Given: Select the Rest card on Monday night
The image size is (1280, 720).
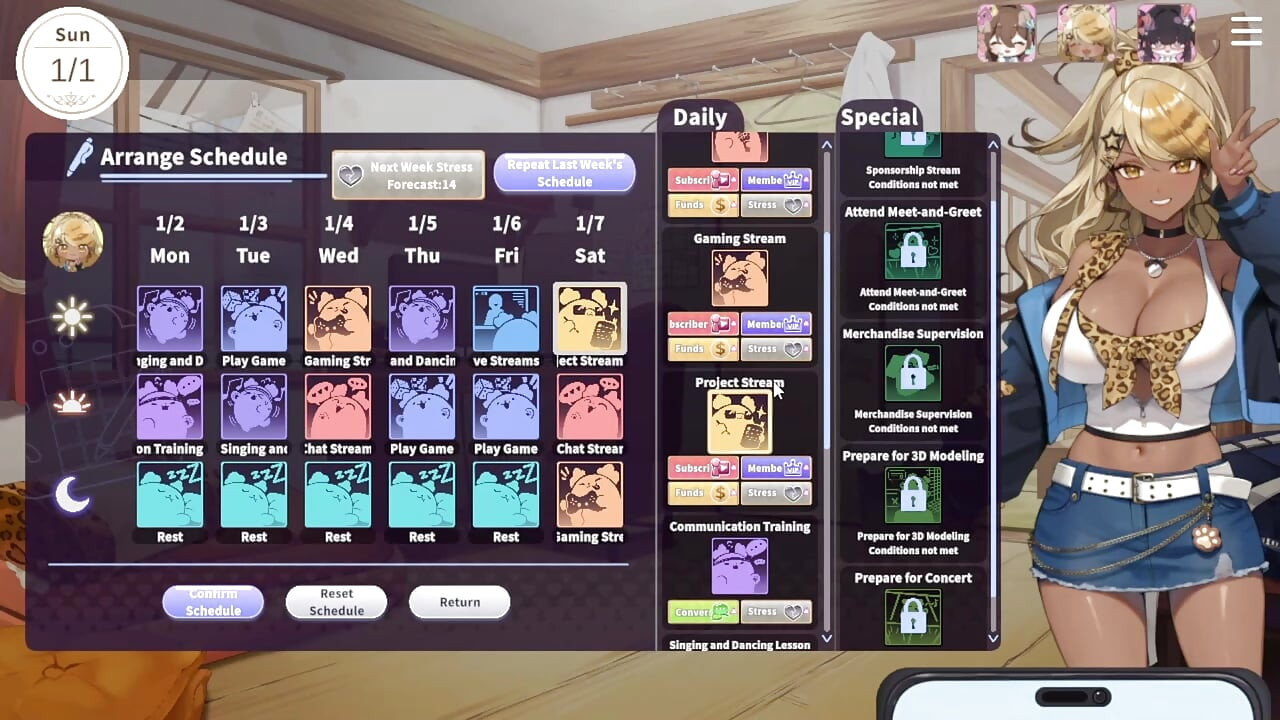Looking at the screenshot, I should (169, 496).
